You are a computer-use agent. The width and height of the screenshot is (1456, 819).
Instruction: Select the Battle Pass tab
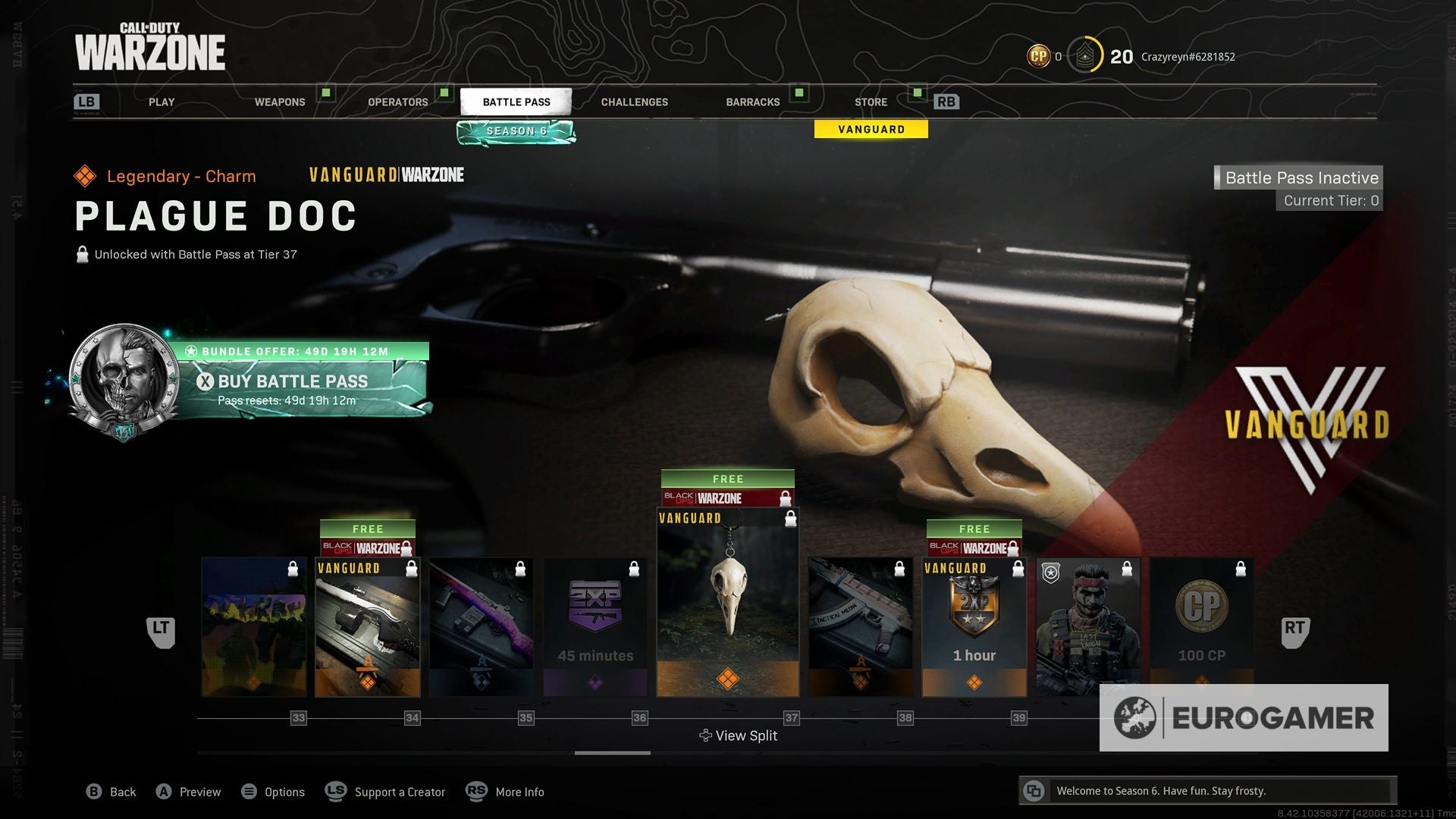(516, 102)
